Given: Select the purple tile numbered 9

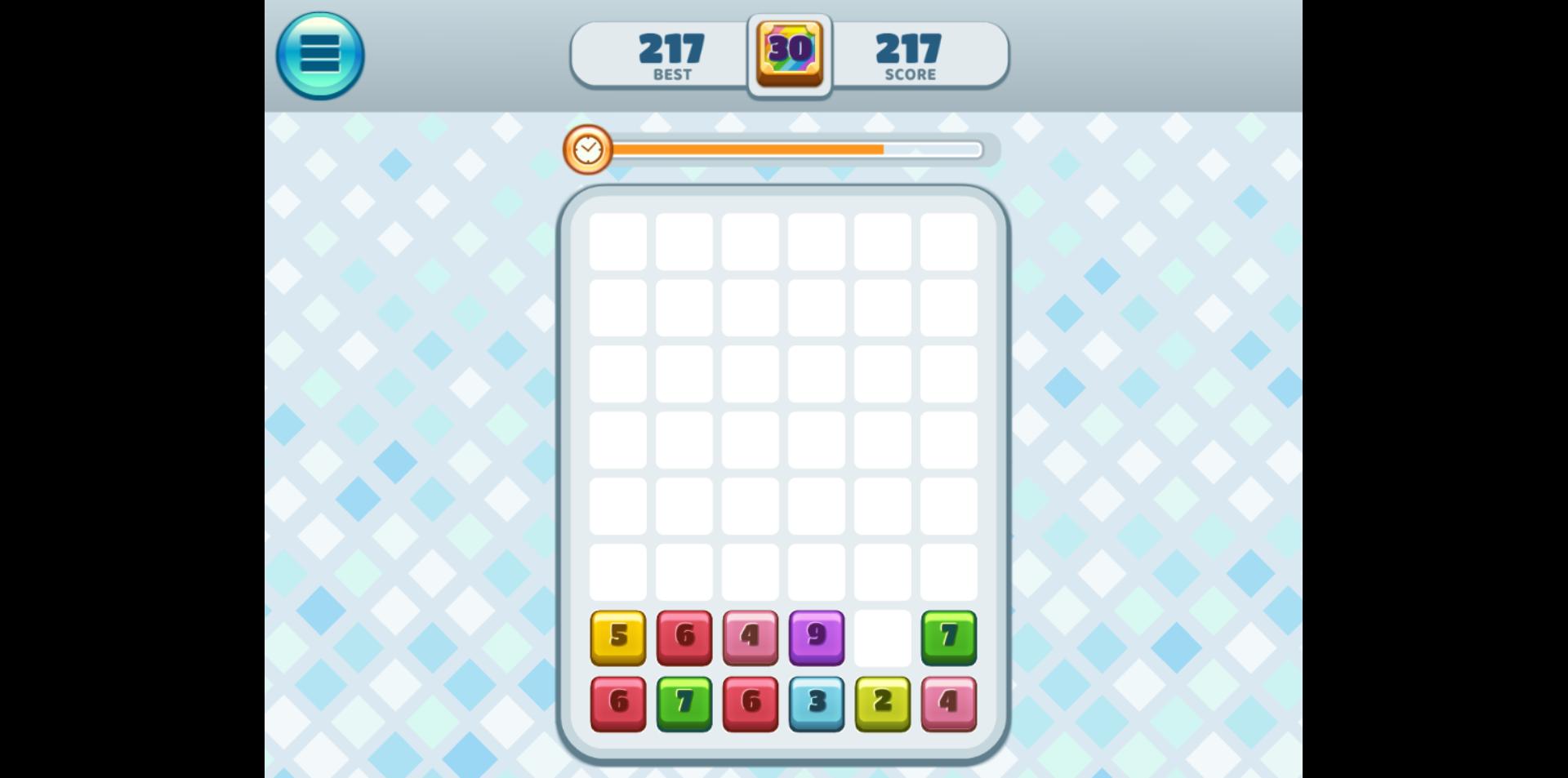Looking at the screenshot, I should point(816,638).
